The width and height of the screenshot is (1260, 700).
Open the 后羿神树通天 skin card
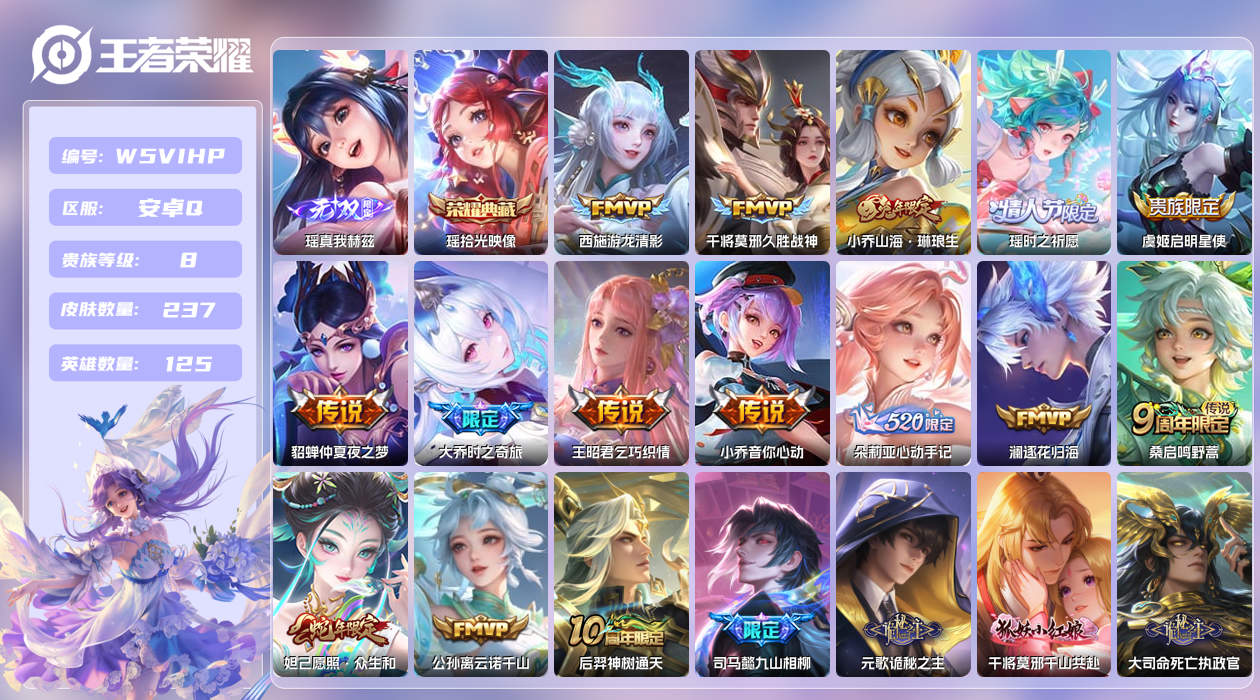click(x=621, y=574)
